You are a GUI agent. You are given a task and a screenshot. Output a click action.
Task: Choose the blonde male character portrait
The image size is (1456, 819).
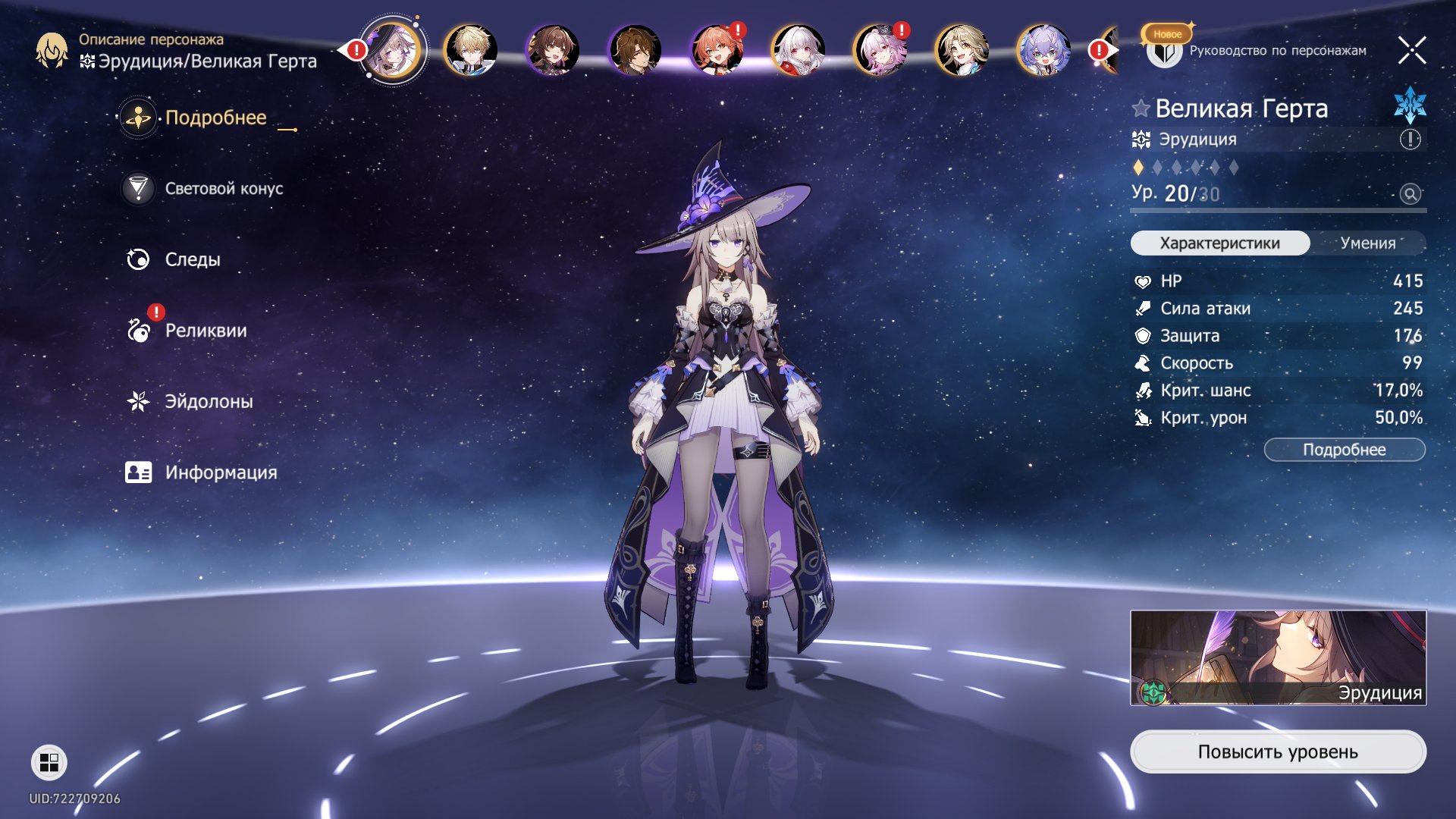coord(470,51)
